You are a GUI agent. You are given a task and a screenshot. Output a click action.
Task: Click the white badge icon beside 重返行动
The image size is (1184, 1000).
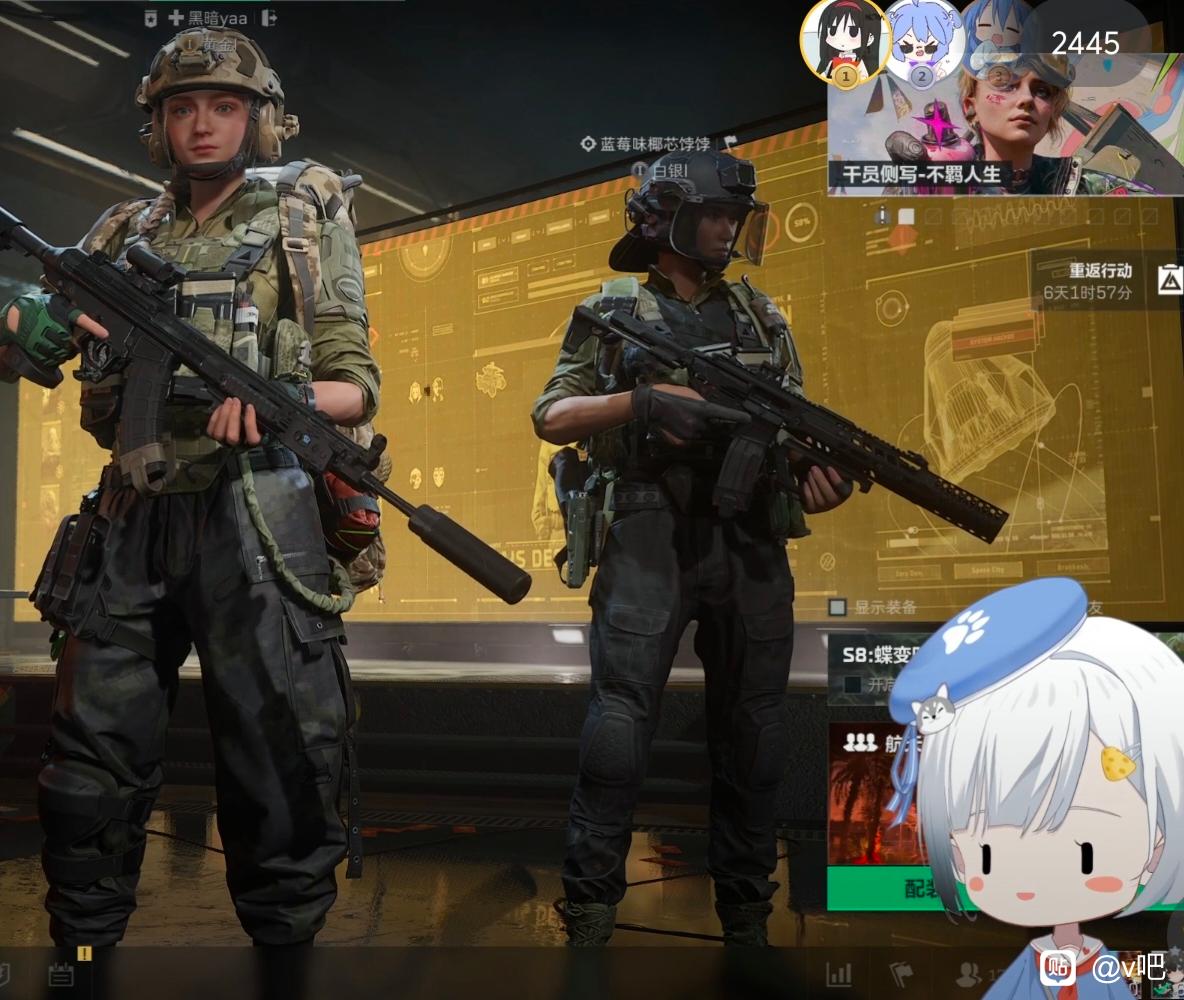[x=1169, y=280]
